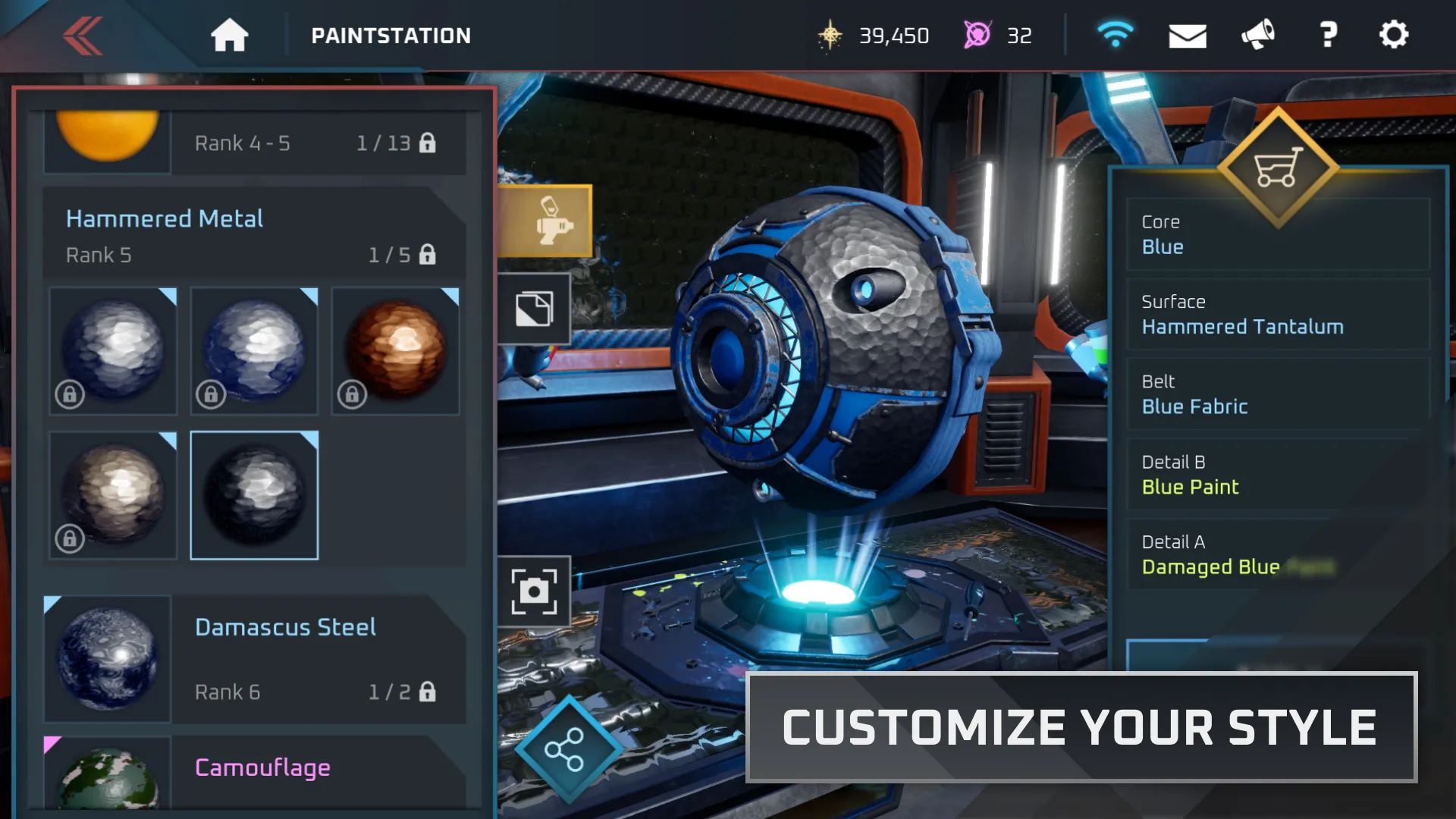Select the copper hammered metal swatch
Image resolution: width=1456 pixels, height=819 pixels.
tap(395, 350)
